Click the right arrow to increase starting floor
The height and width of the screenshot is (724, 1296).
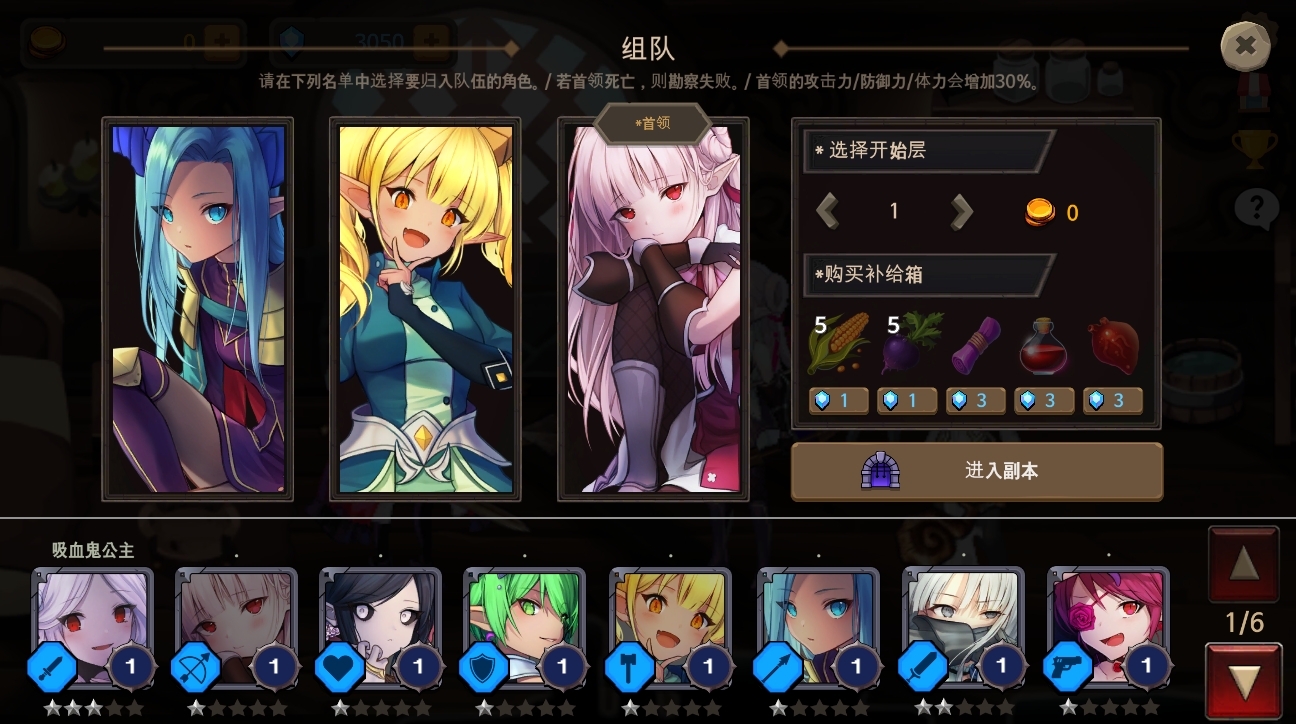pos(961,211)
